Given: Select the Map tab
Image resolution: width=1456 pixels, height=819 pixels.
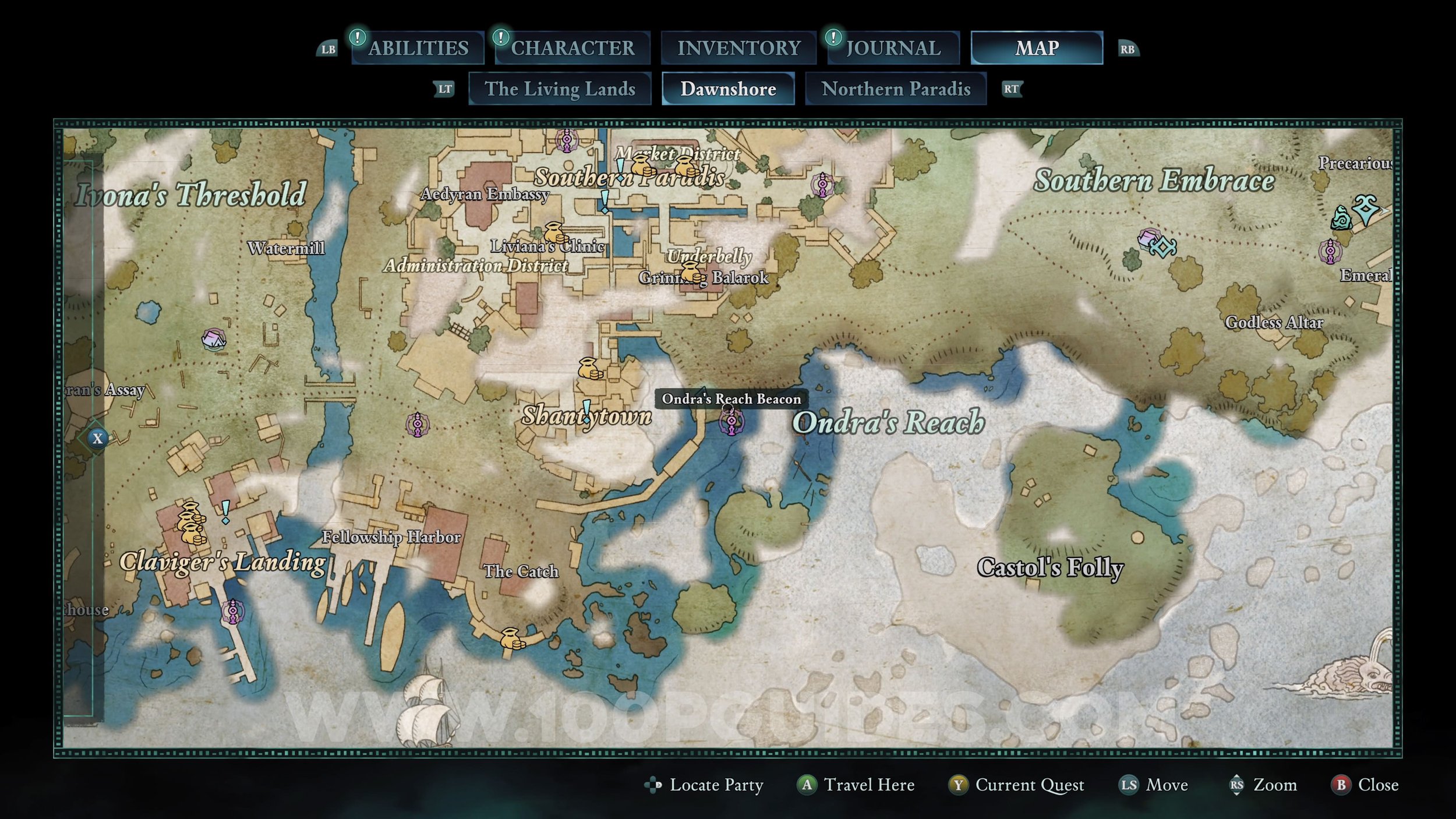Looking at the screenshot, I should 1037,48.
